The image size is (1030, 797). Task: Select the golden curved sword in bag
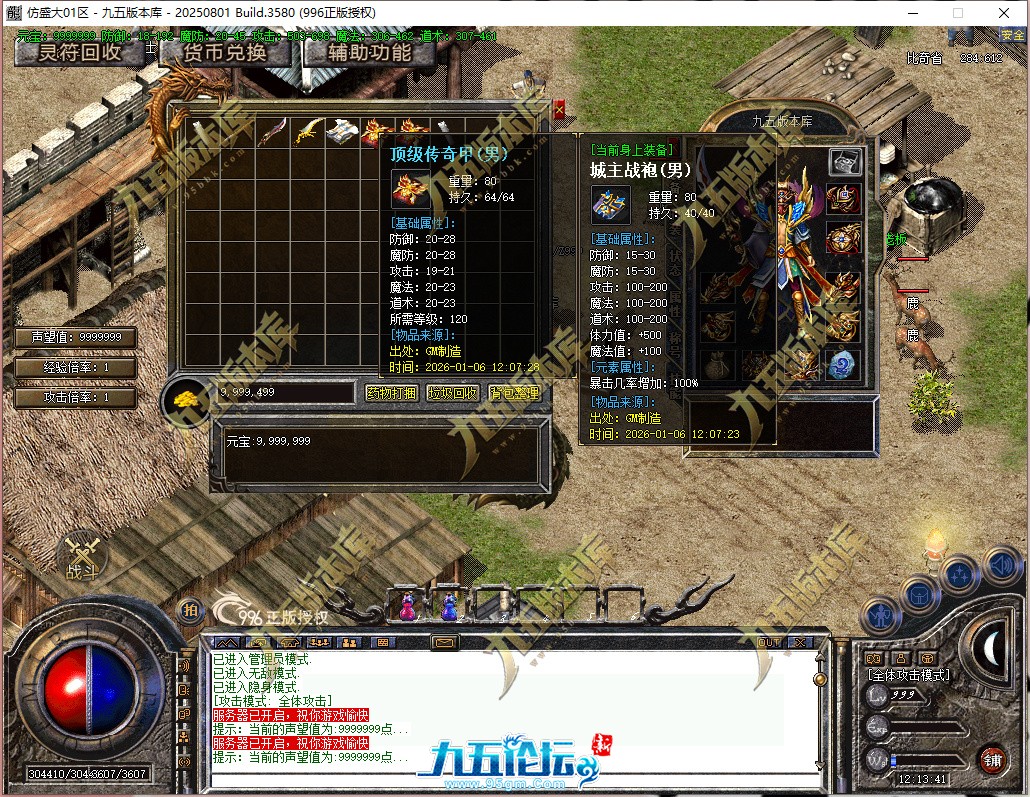pyautogui.click(x=310, y=131)
